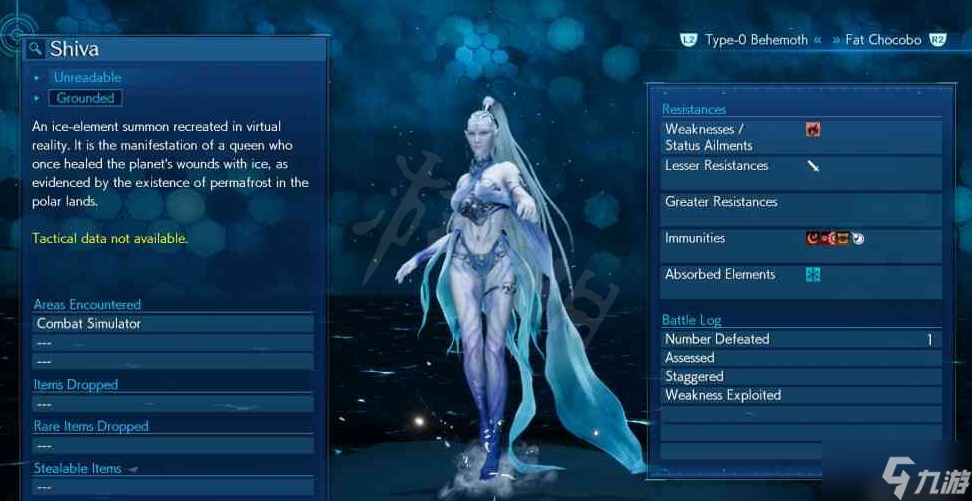Select the Unreadable attribute tag

(x=87, y=77)
